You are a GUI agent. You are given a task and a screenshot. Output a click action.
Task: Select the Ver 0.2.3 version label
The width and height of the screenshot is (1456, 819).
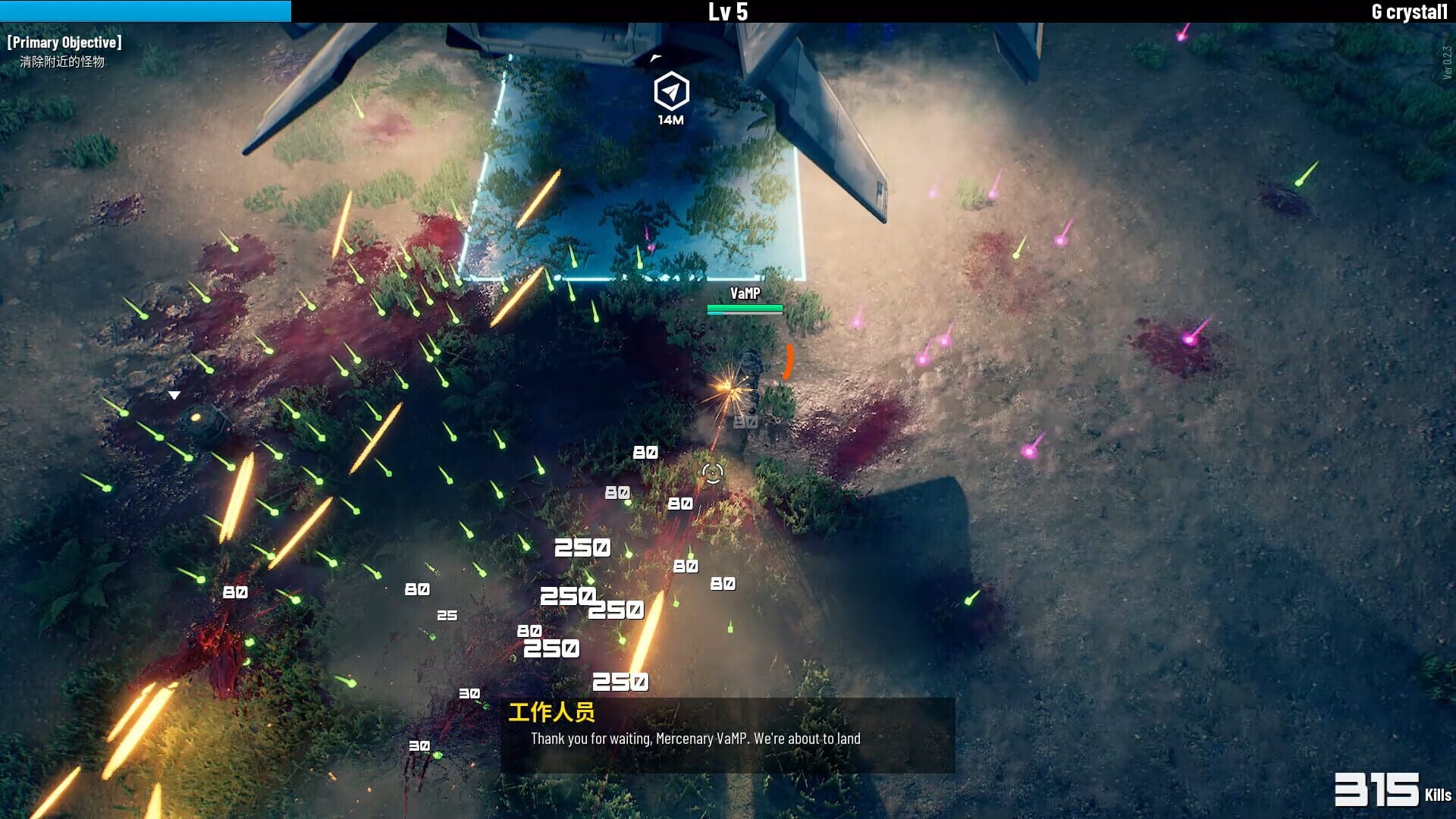tap(1448, 61)
